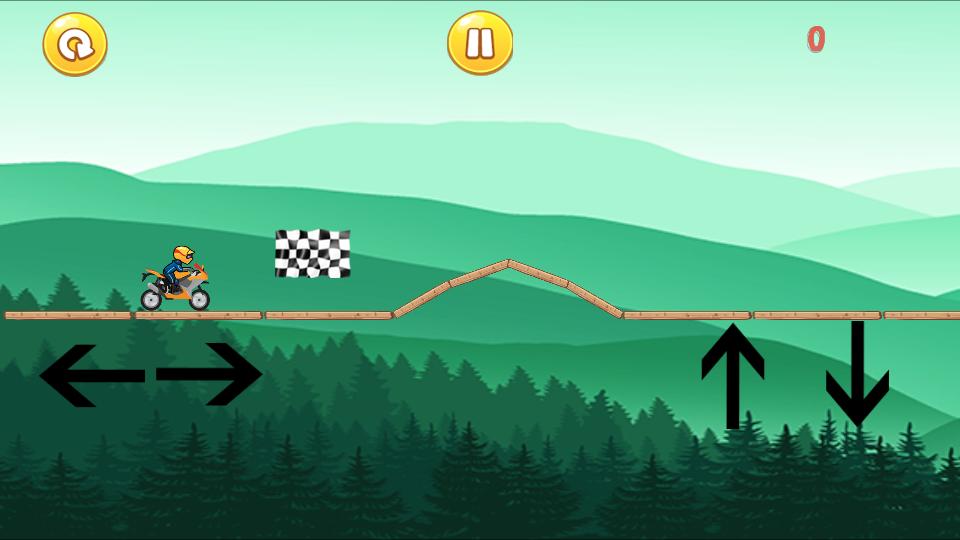This screenshot has width=960, height=540.
Task: Tap the yellow restart button
Action: click(75, 44)
